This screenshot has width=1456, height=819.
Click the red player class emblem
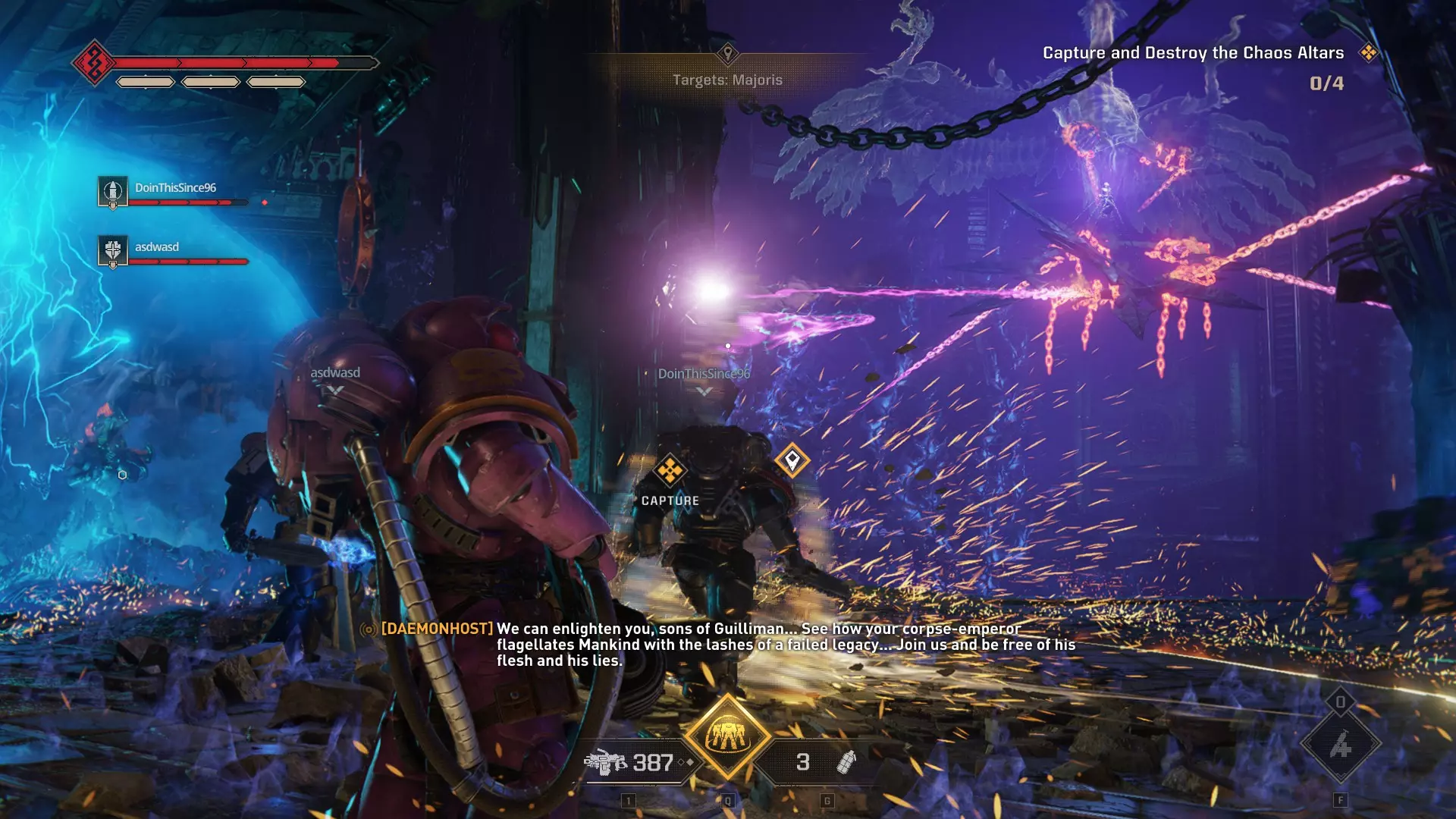click(94, 62)
